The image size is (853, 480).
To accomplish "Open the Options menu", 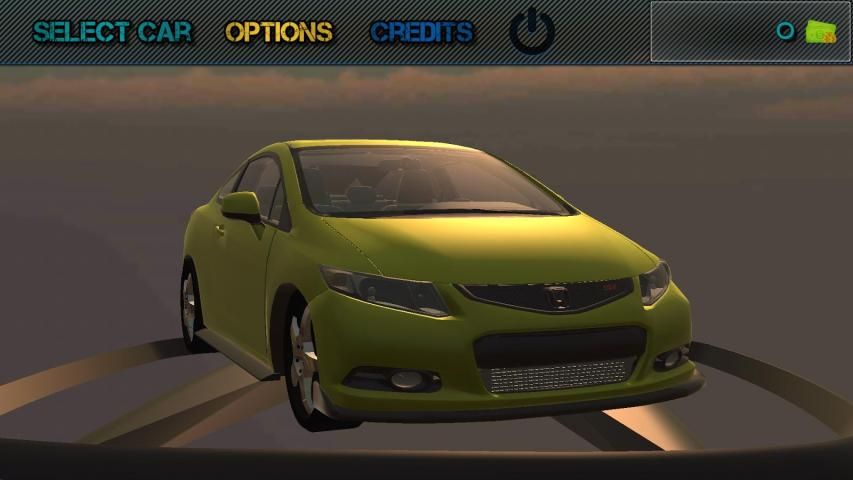I will (x=279, y=31).
